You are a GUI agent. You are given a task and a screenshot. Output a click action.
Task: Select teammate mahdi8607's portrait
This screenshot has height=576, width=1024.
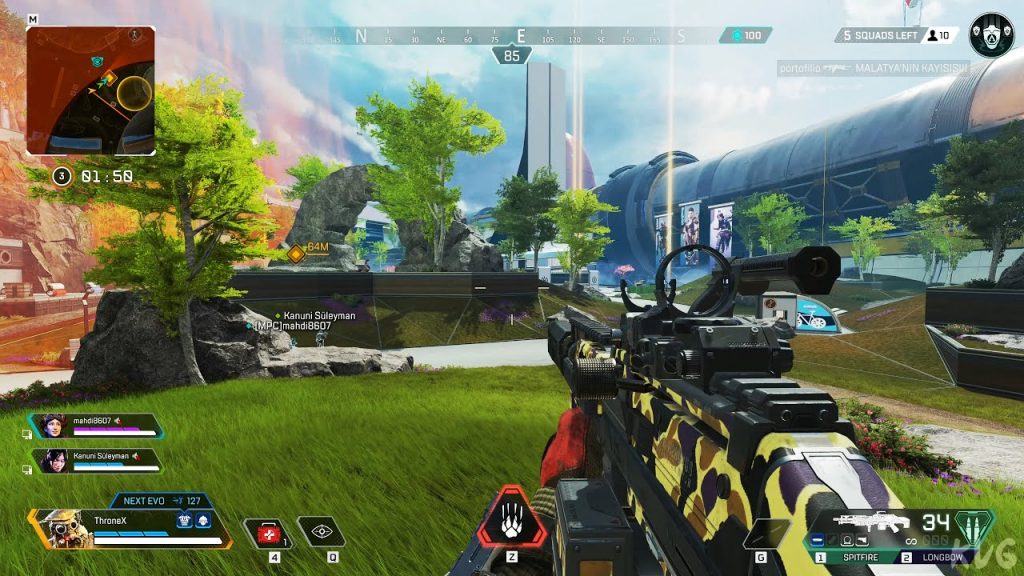53,426
